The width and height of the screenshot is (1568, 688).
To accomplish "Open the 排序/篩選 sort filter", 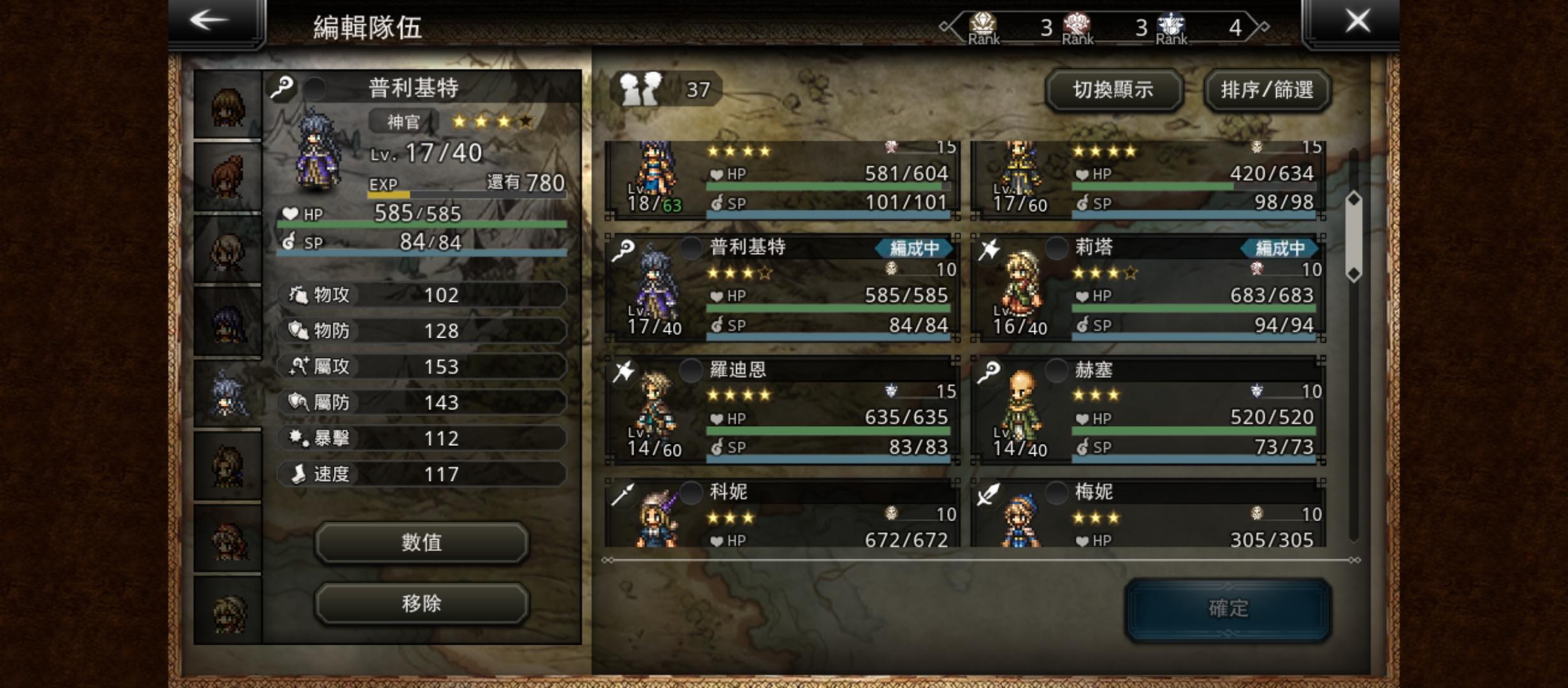I will (1267, 90).
